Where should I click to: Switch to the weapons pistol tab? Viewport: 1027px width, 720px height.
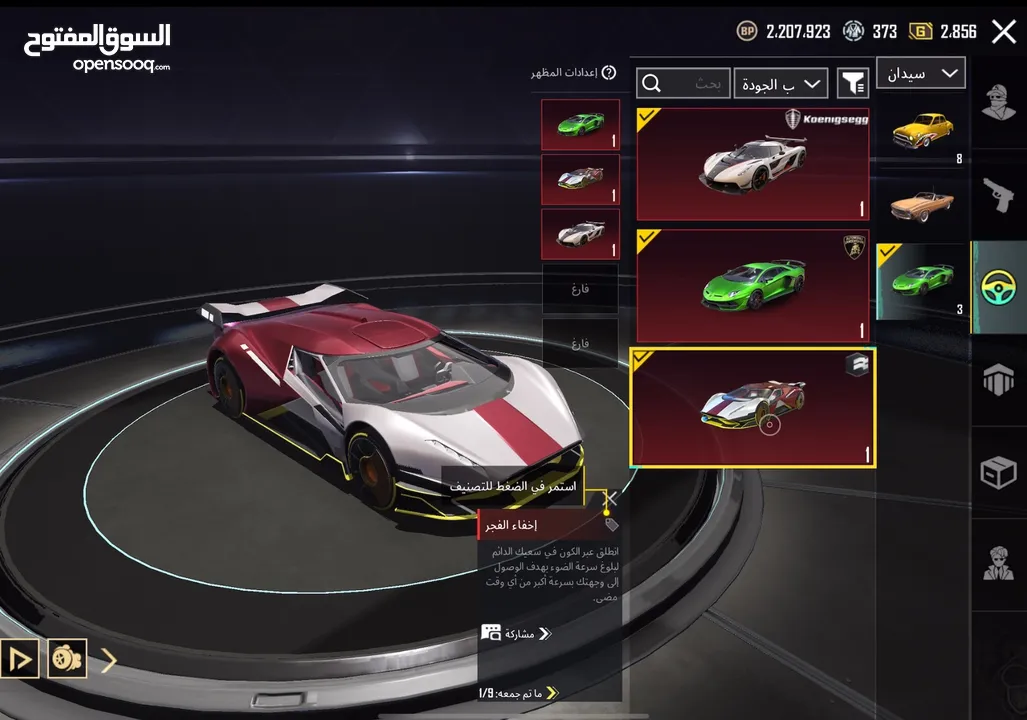[x=998, y=194]
